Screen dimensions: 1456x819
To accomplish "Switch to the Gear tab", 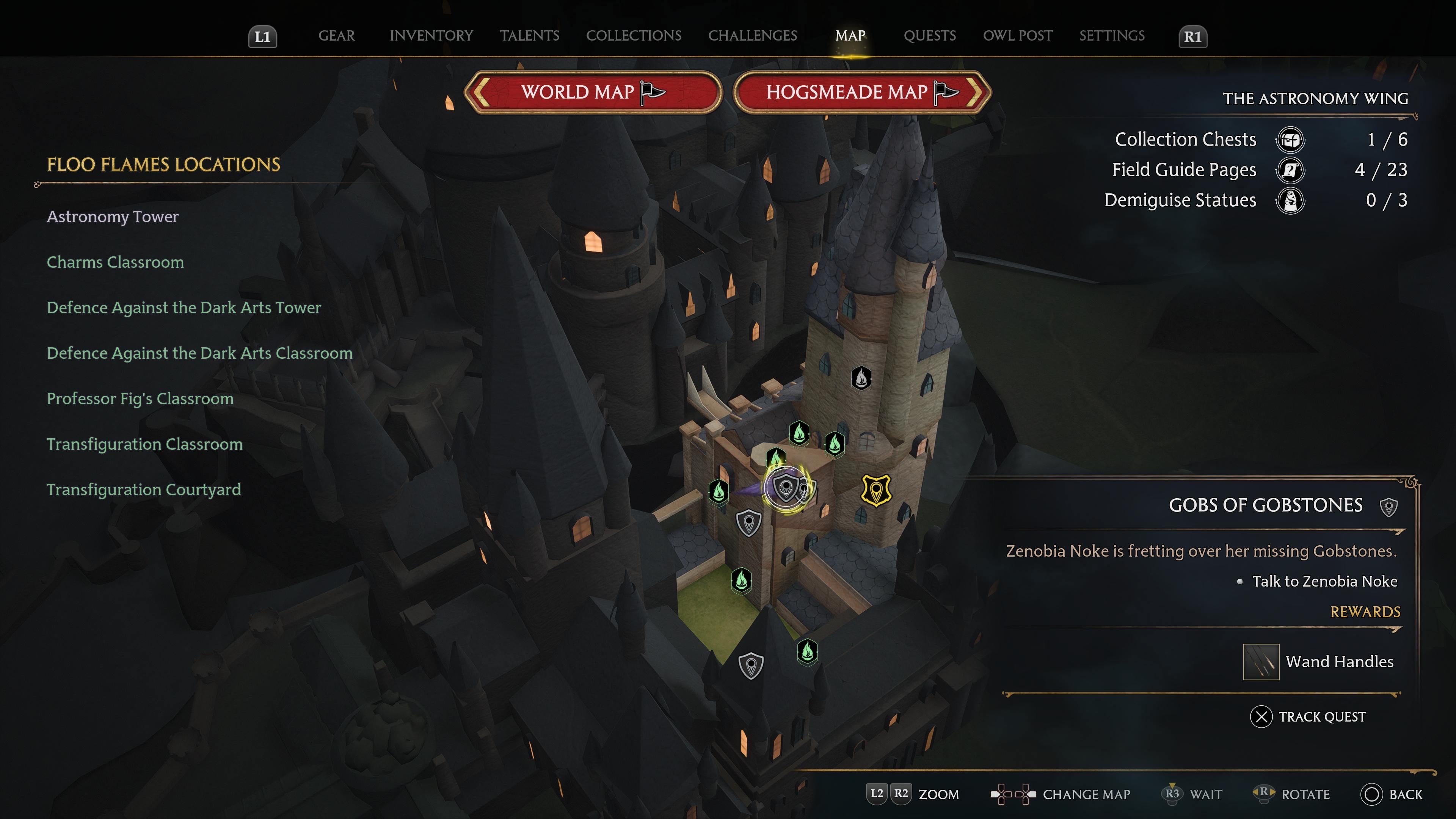I will (x=336, y=36).
